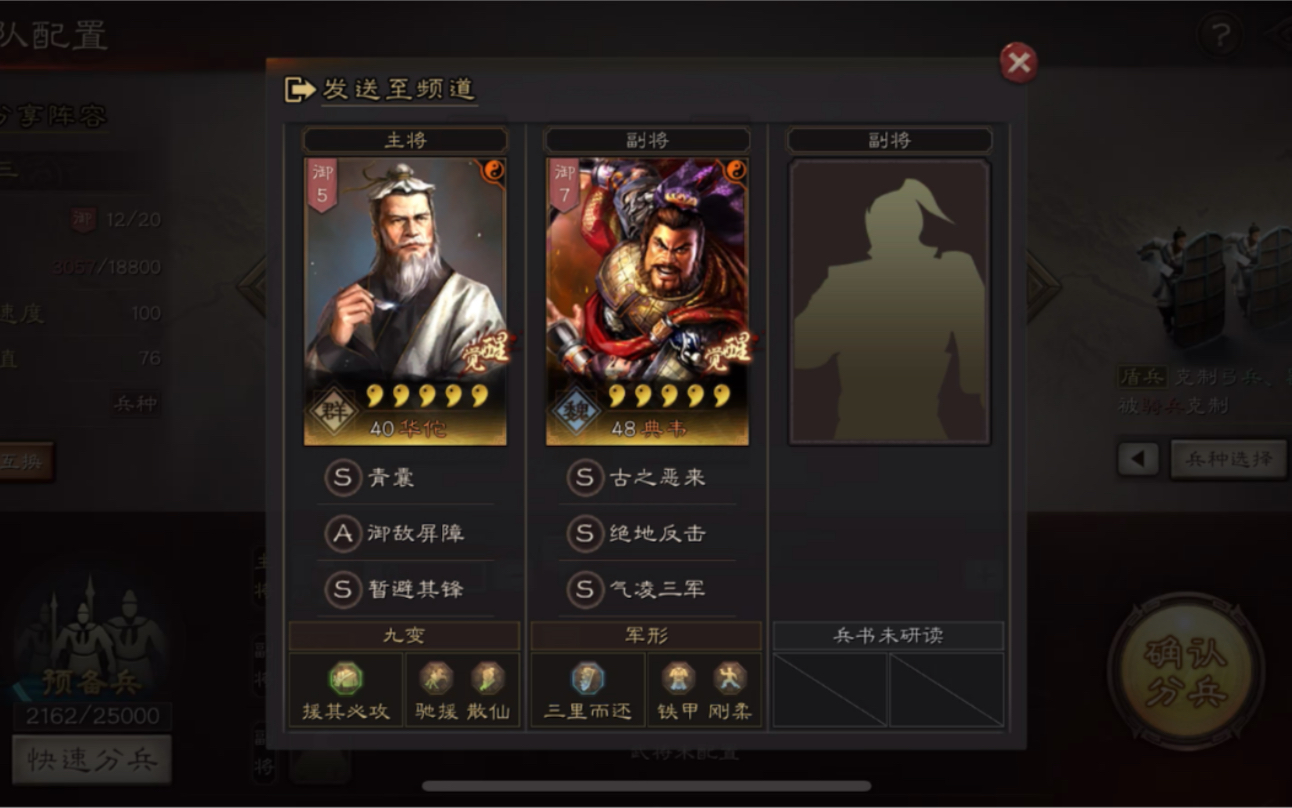Select the 援其必攻 nine-change skill icon
Viewport: 1292px width, 808px height.
[x=344, y=677]
